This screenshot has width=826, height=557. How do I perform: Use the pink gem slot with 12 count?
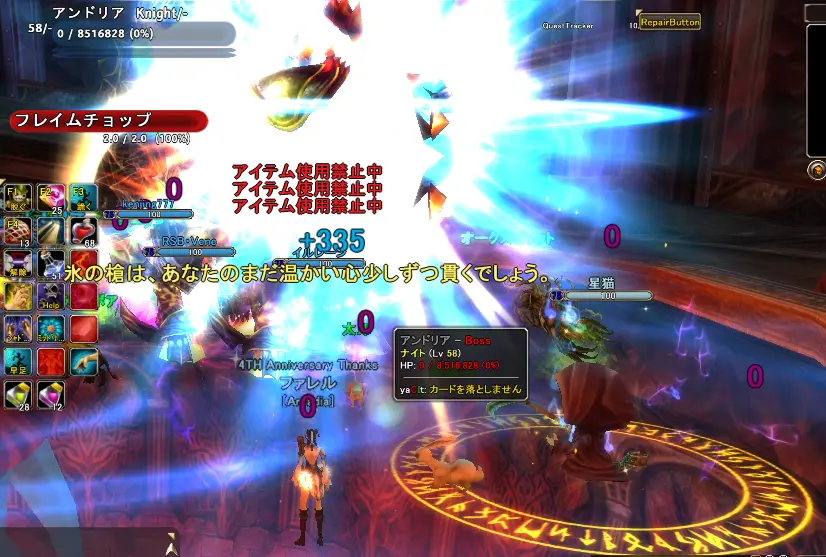click(x=51, y=395)
